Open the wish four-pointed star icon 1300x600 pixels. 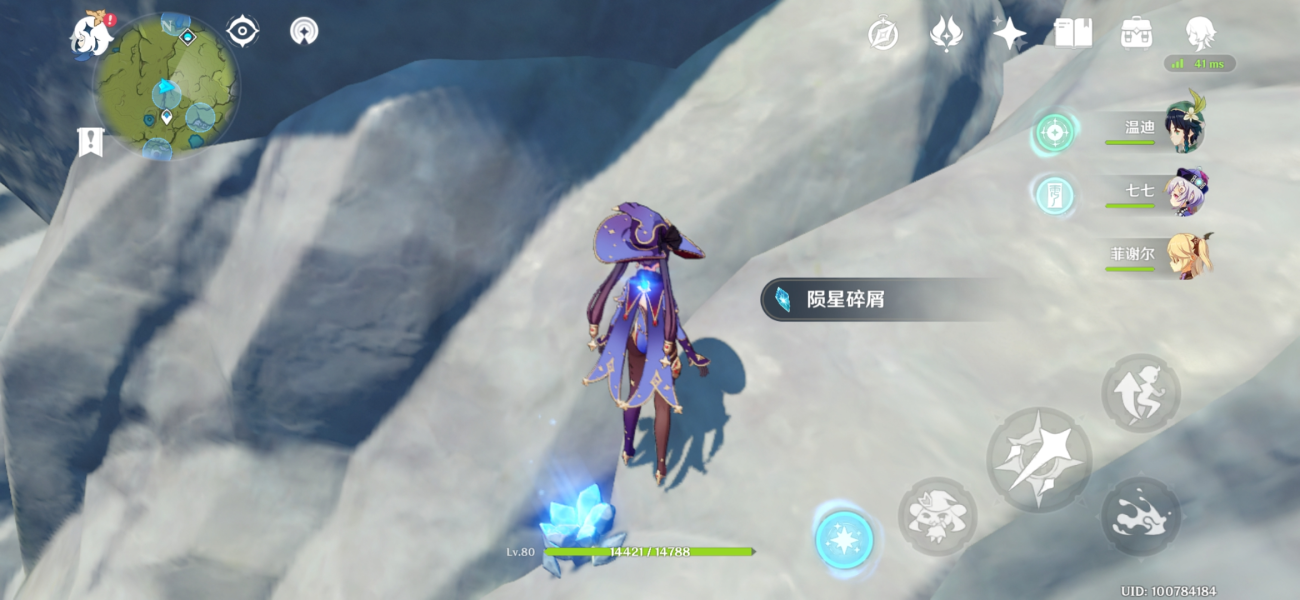[x=1008, y=34]
